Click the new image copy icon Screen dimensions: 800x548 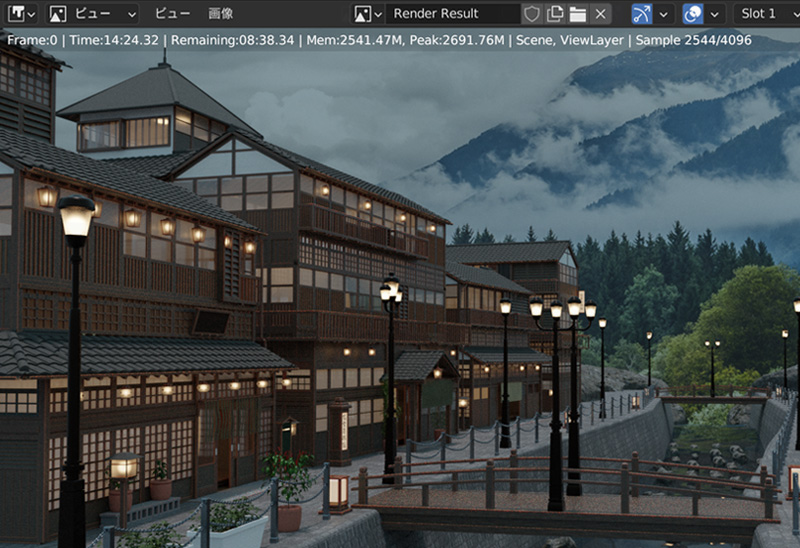555,14
